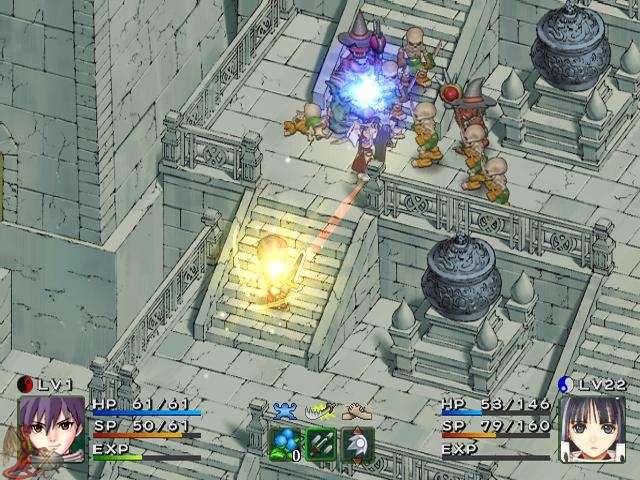The width and height of the screenshot is (640, 480).
Task: Choose the triple swords weapon slot
Action: [x=321, y=443]
